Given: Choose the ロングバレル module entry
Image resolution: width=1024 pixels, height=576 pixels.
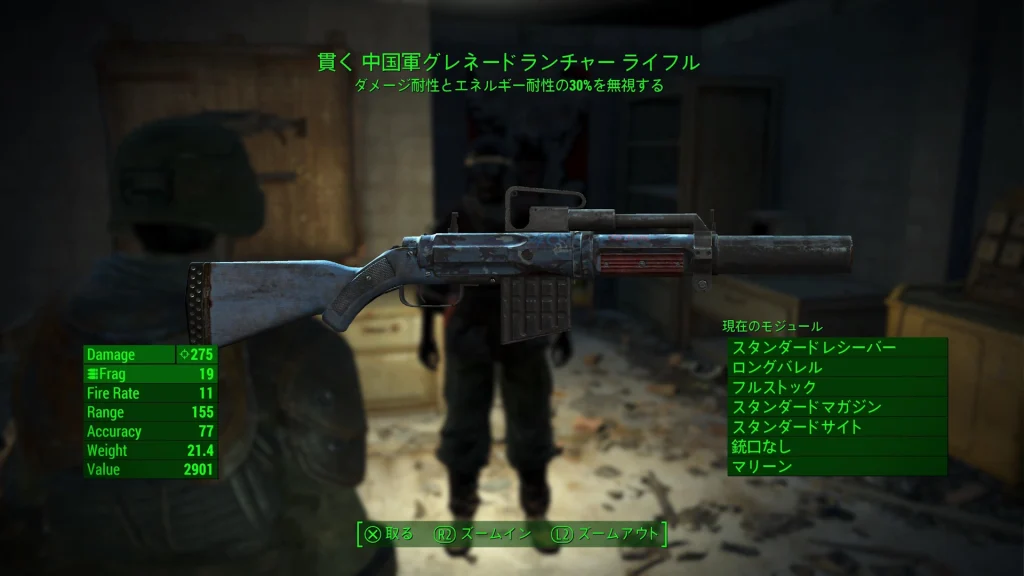Looking at the screenshot, I should [836, 368].
